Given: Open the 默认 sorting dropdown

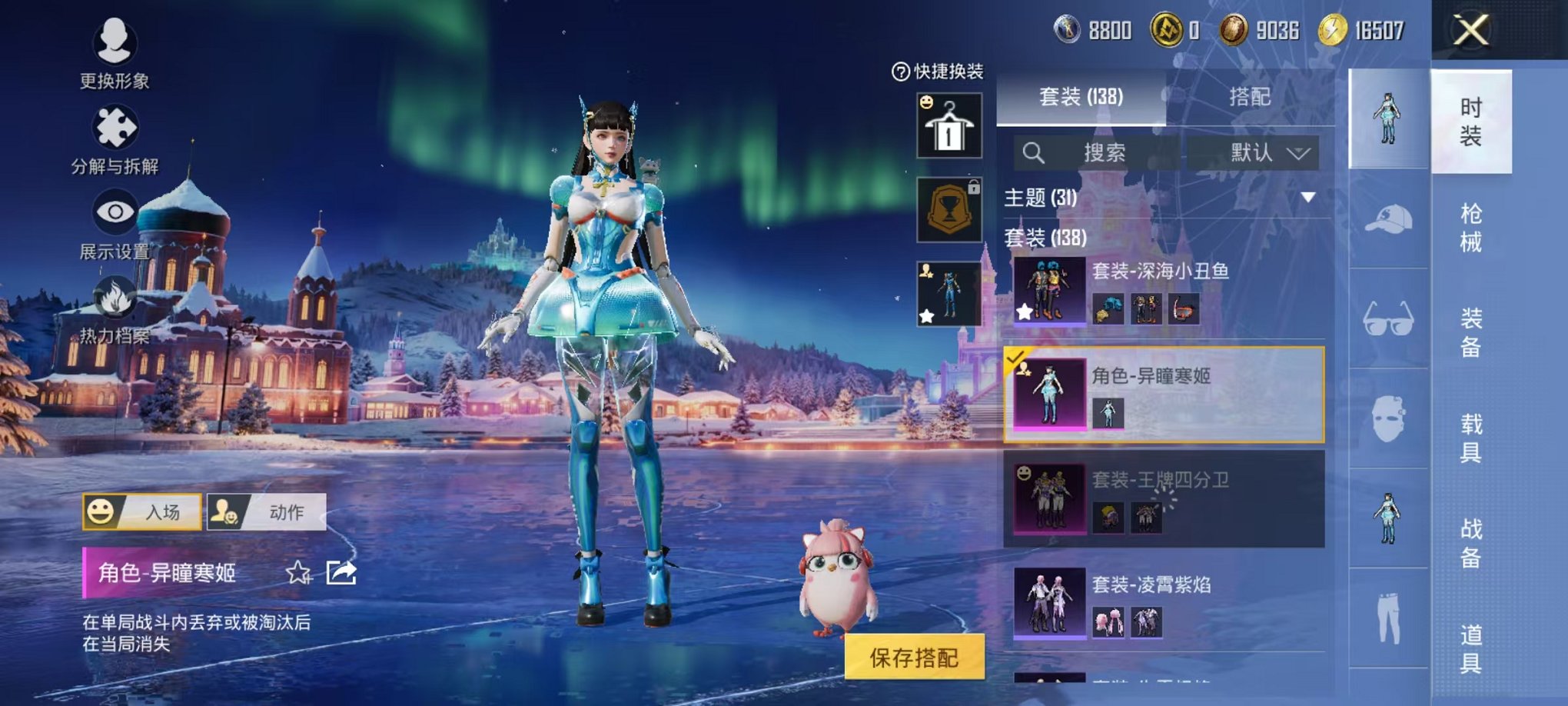Looking at the screenshot, I should tap(1268, 151).
